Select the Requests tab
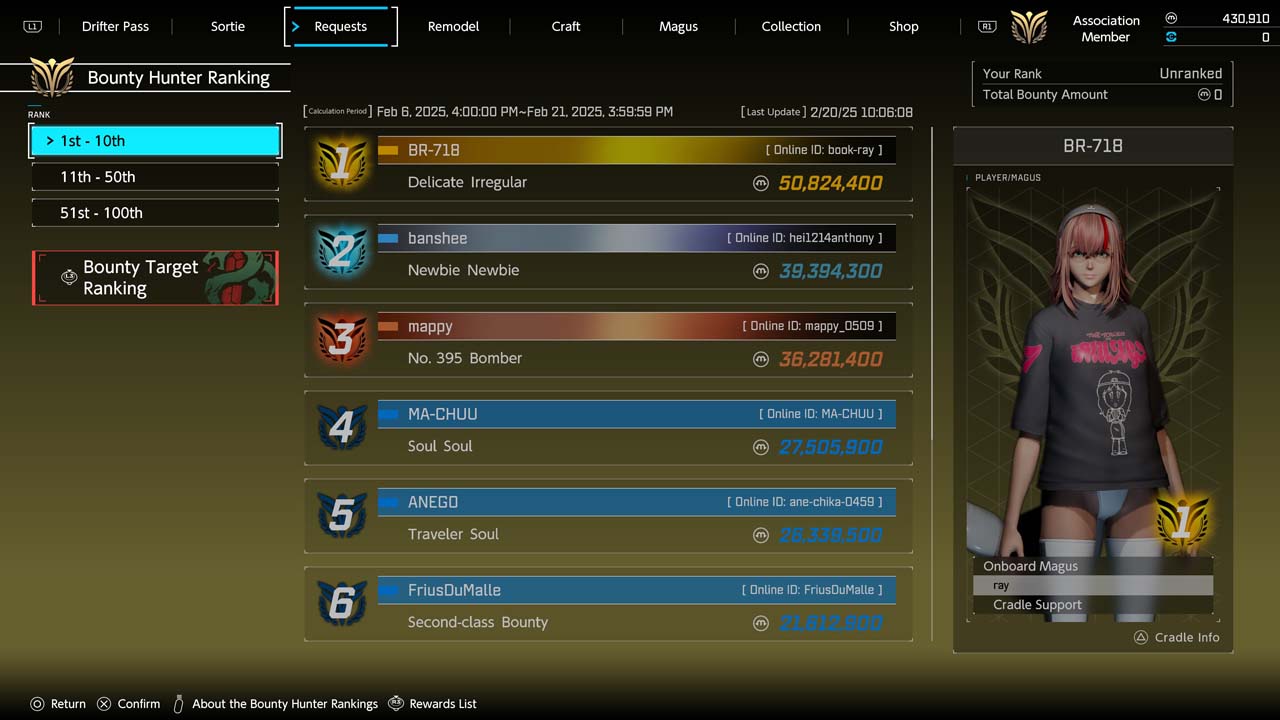This screenshot has width=1280, height=720. click(x=341, y=27)
